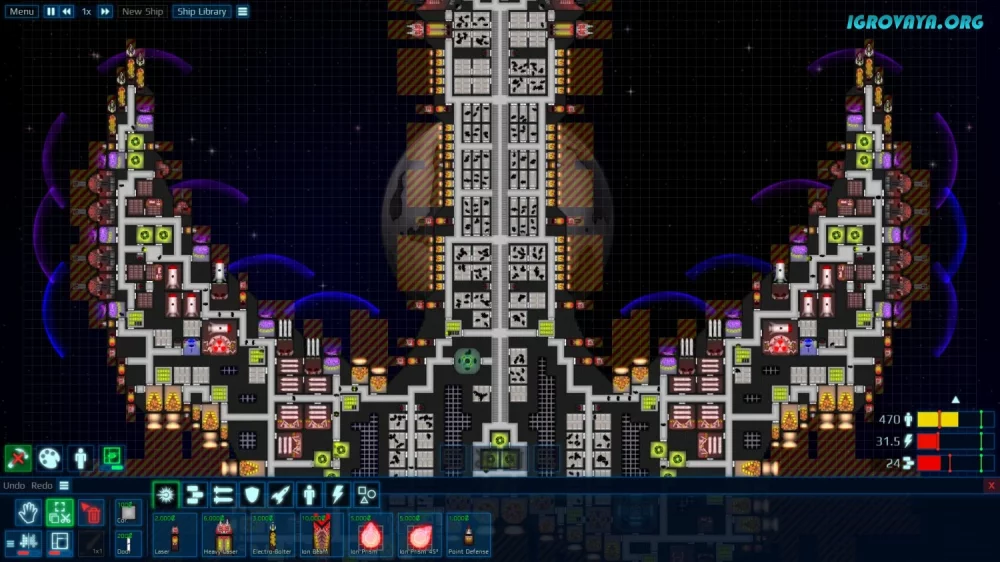Pause the game simulation
This screenshot has width=1000, height=562.
[51, 12]
